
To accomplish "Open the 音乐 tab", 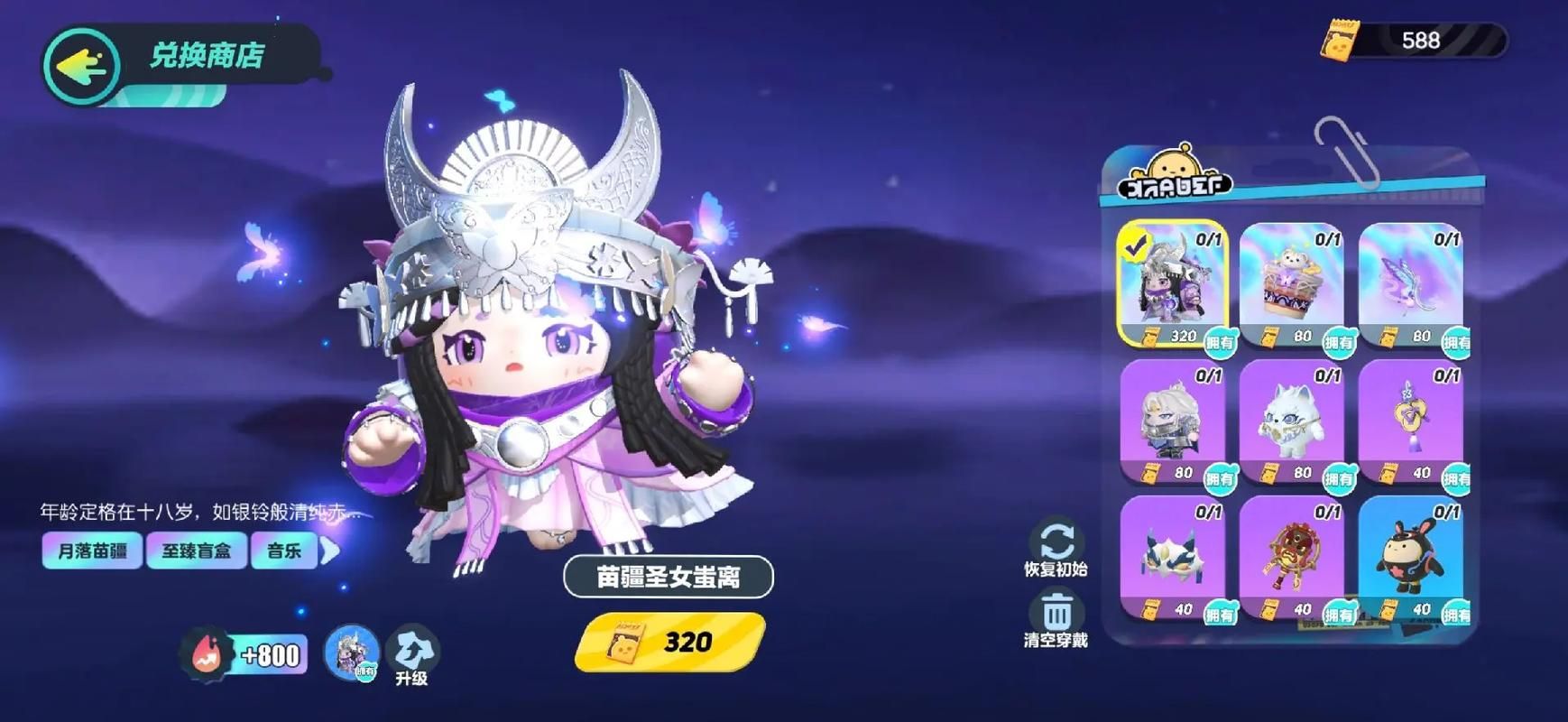I will tap(285, 550).
